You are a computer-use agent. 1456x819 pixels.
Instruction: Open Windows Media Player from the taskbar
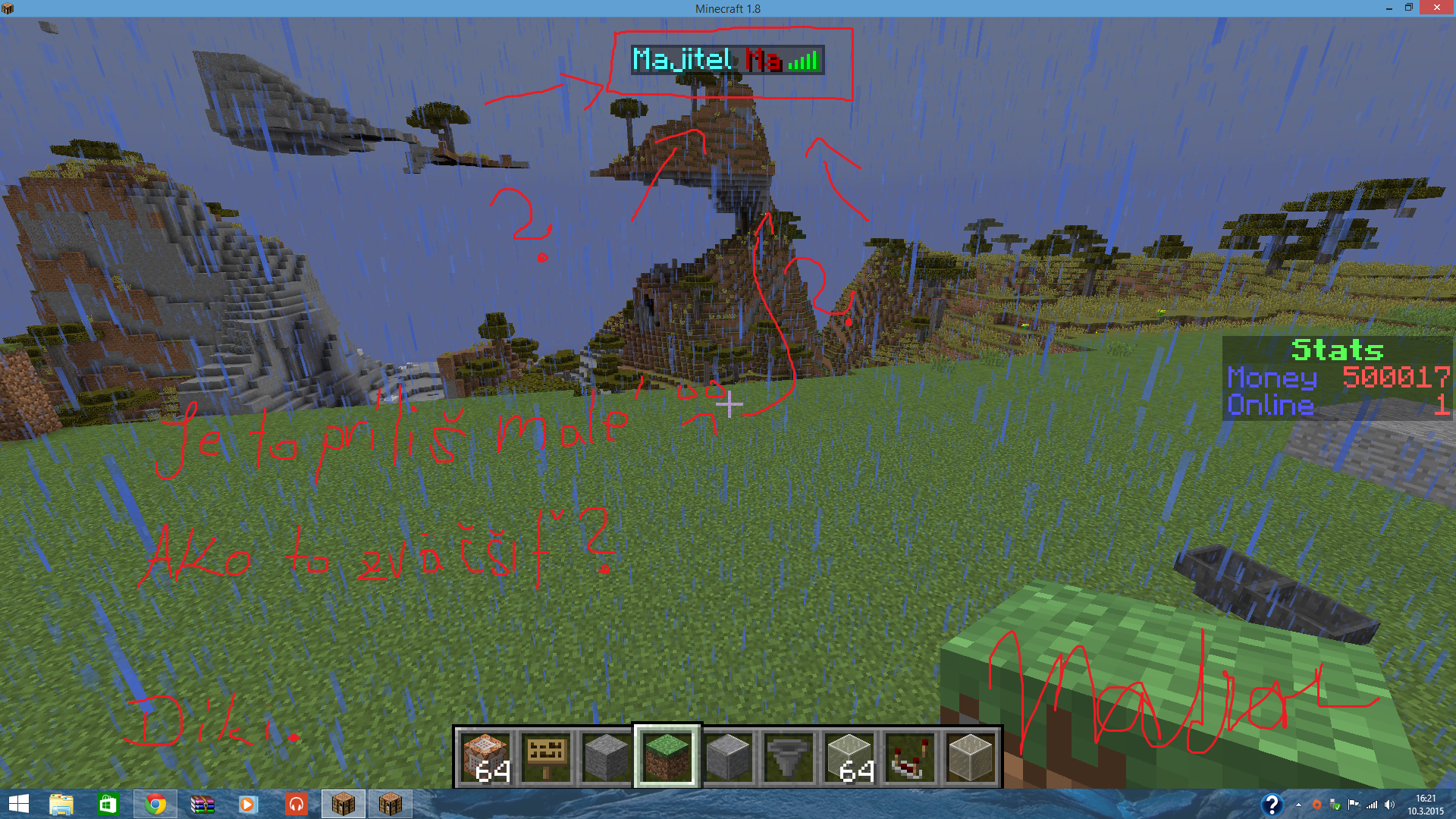click(248, 805)
